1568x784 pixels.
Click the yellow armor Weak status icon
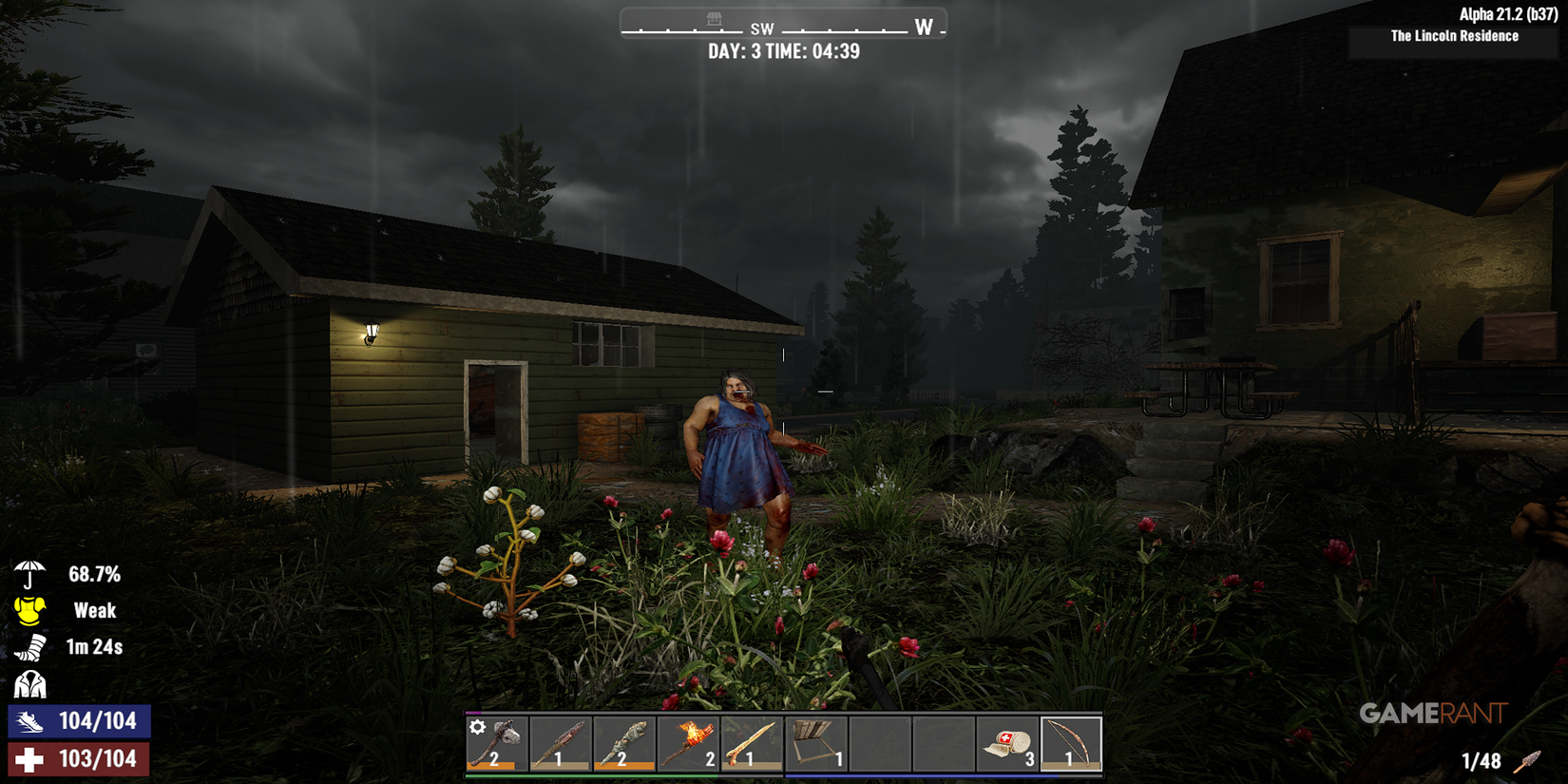29,611
